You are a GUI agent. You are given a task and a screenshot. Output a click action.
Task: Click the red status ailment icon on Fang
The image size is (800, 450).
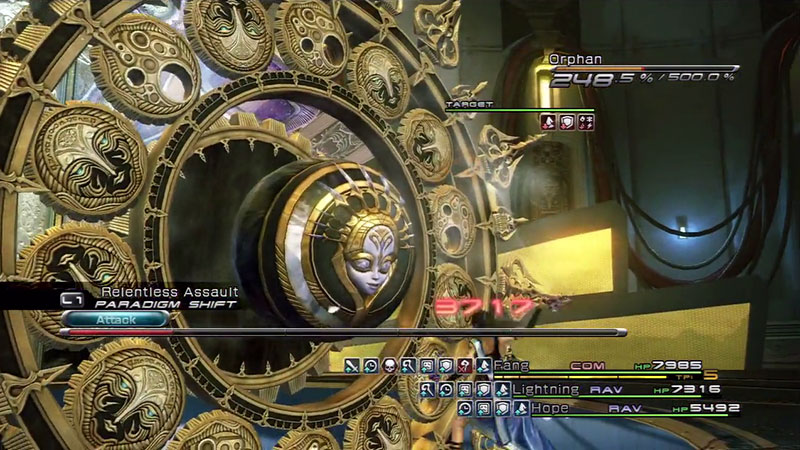(464, 367)
